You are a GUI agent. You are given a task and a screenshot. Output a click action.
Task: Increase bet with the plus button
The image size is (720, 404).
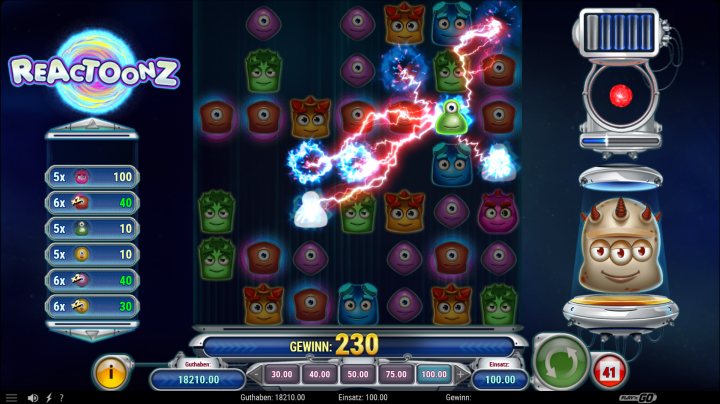tap(461, 374)
